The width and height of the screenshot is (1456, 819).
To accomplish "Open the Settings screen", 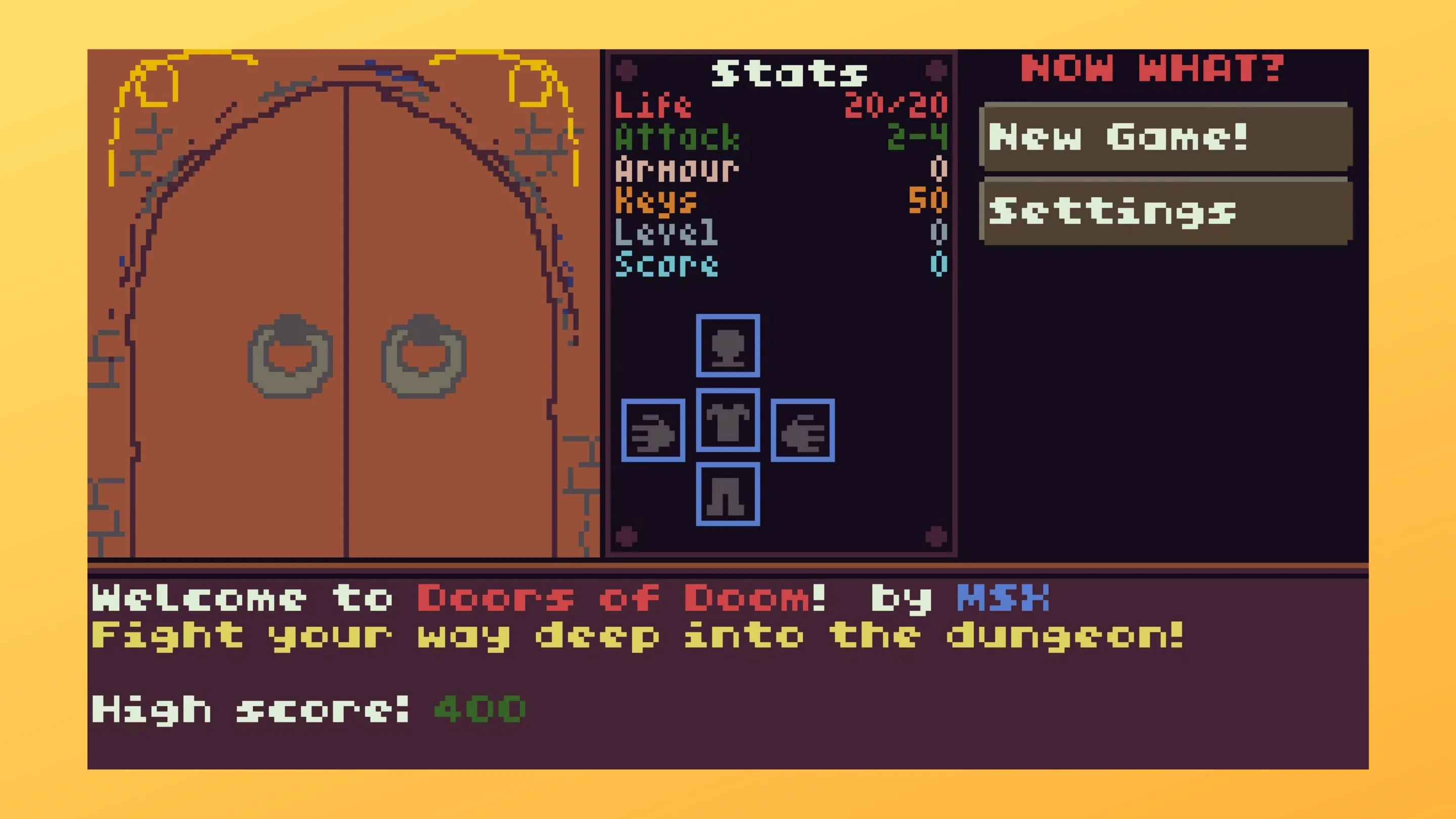I will [1166, 211].
